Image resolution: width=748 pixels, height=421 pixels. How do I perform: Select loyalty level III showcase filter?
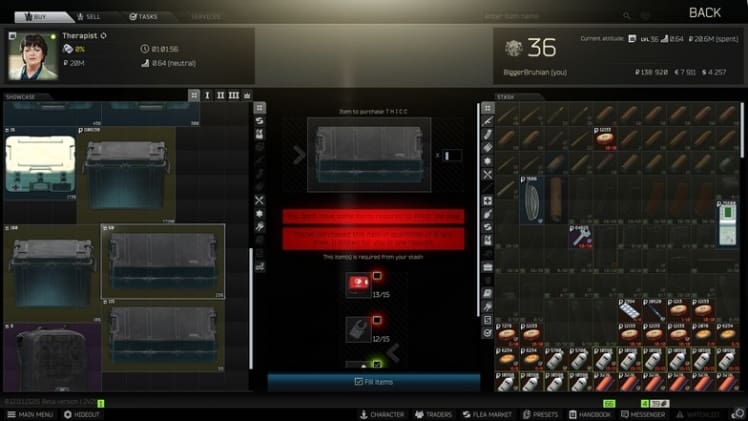pos(233,96)
